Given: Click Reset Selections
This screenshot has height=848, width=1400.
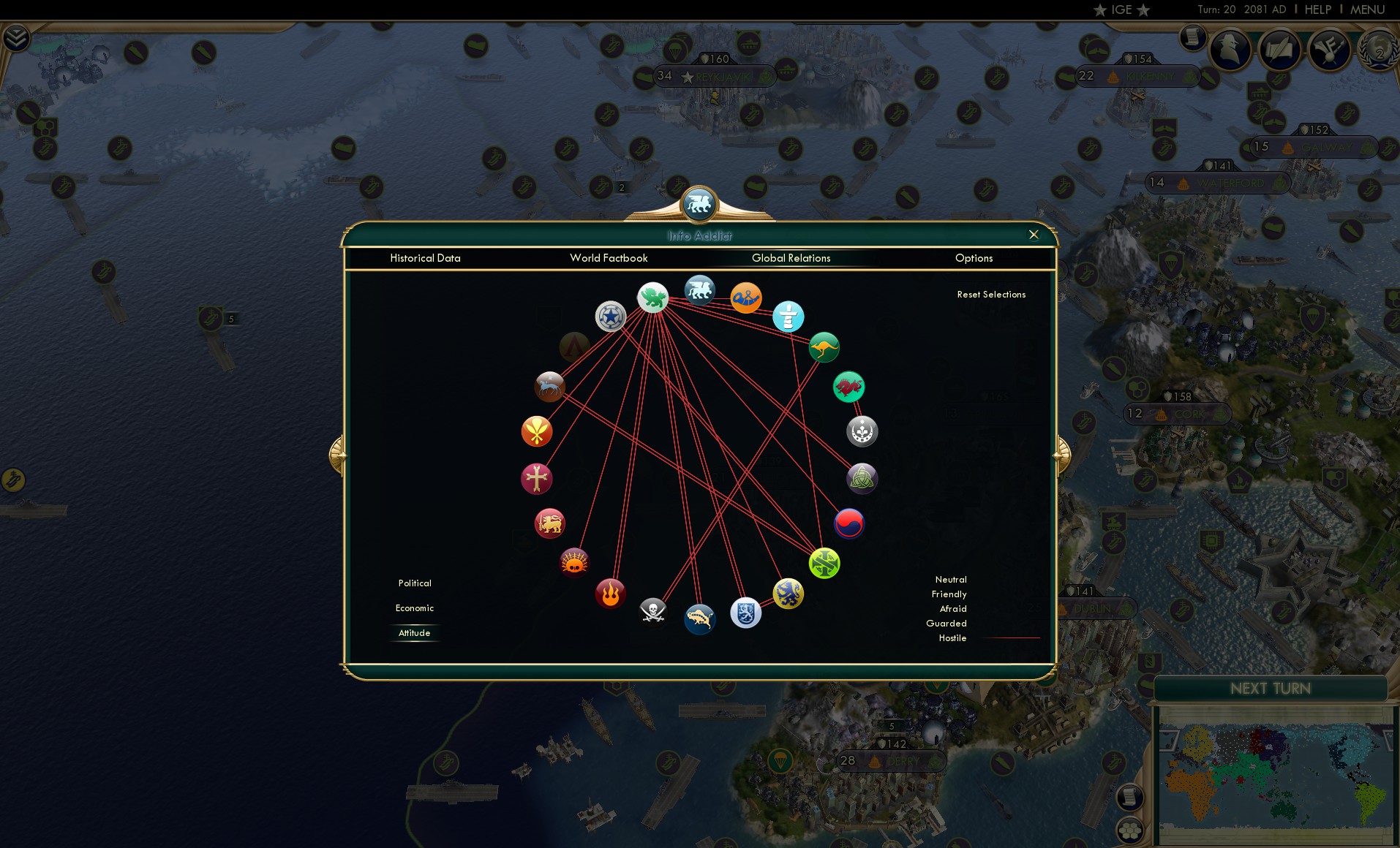Looking at the screenshot, I should click(x=992, y=294).
